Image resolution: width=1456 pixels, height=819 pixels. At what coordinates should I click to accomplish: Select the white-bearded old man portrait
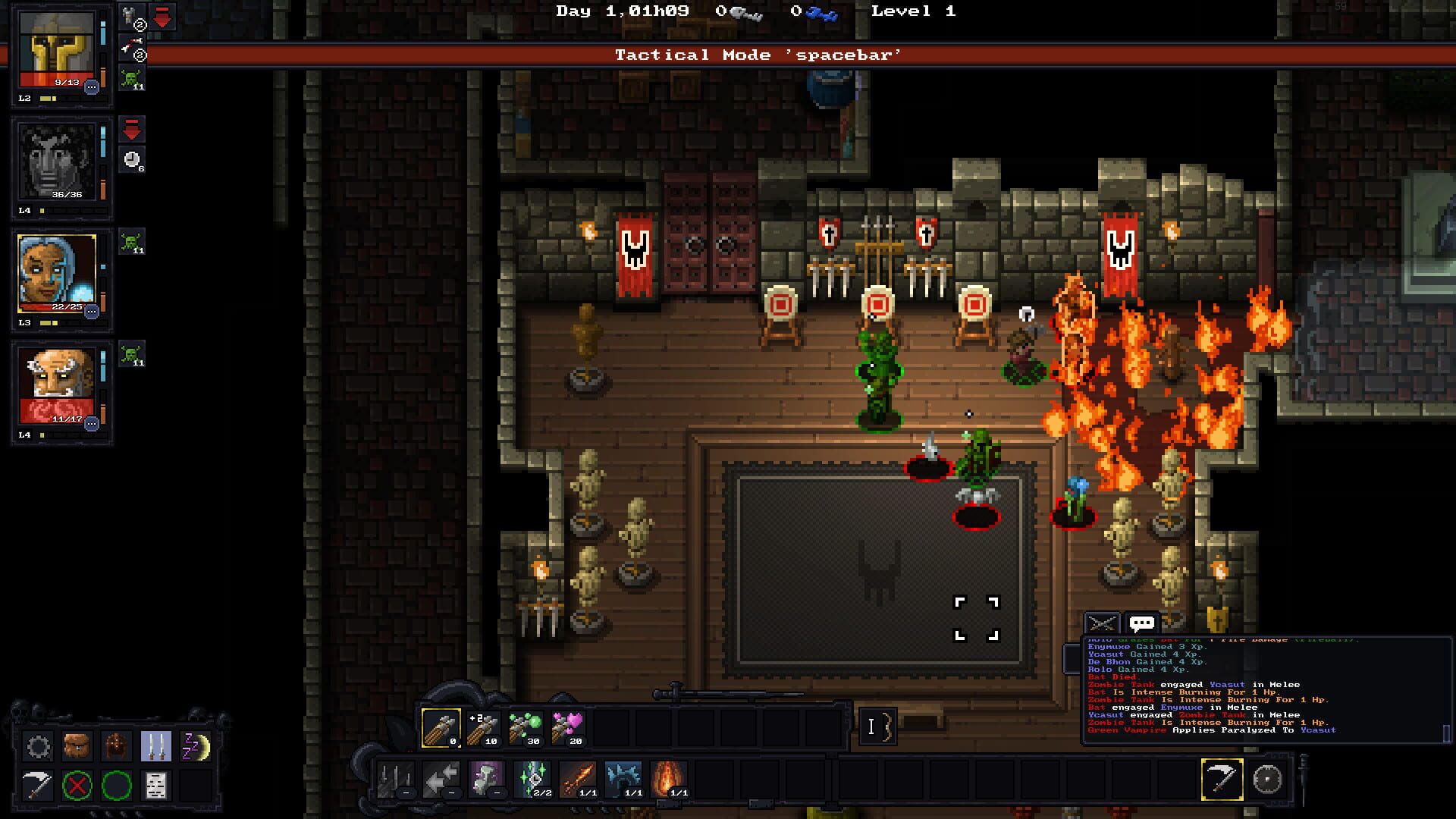pos(57,384)
